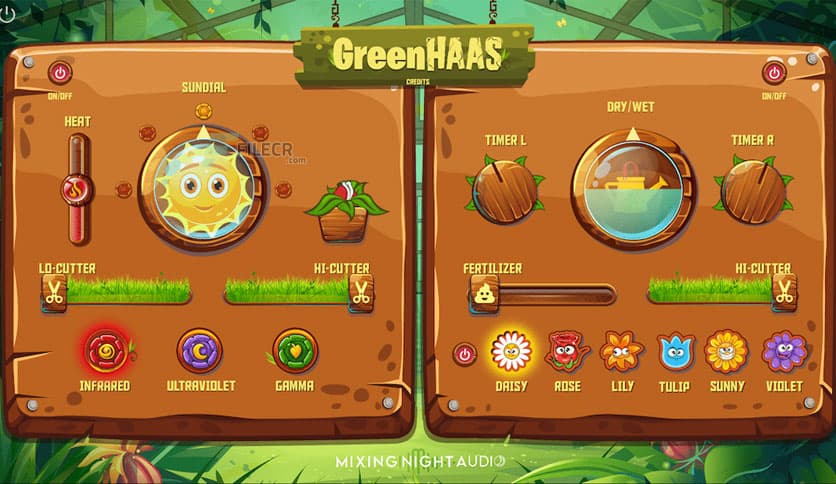Click the Lo-Cutter scissors handle

(53, 293)
